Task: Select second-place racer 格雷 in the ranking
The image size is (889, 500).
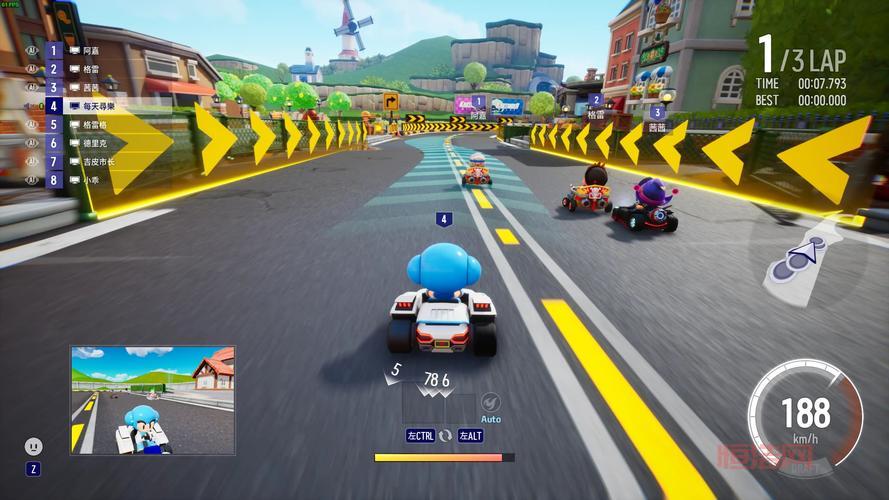Action: coord(90,68)
